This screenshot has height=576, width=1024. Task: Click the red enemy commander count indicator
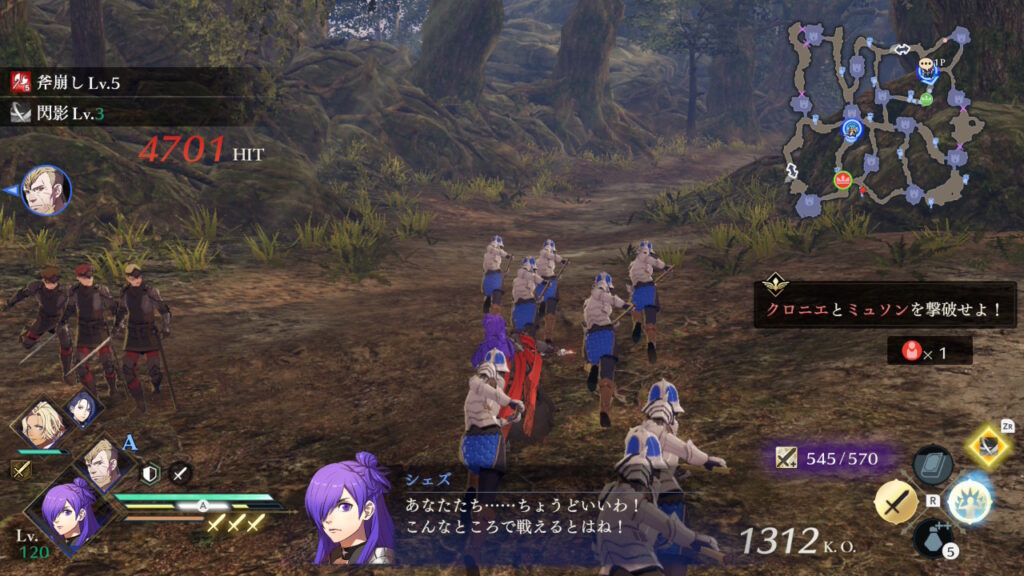coord(928,350)
